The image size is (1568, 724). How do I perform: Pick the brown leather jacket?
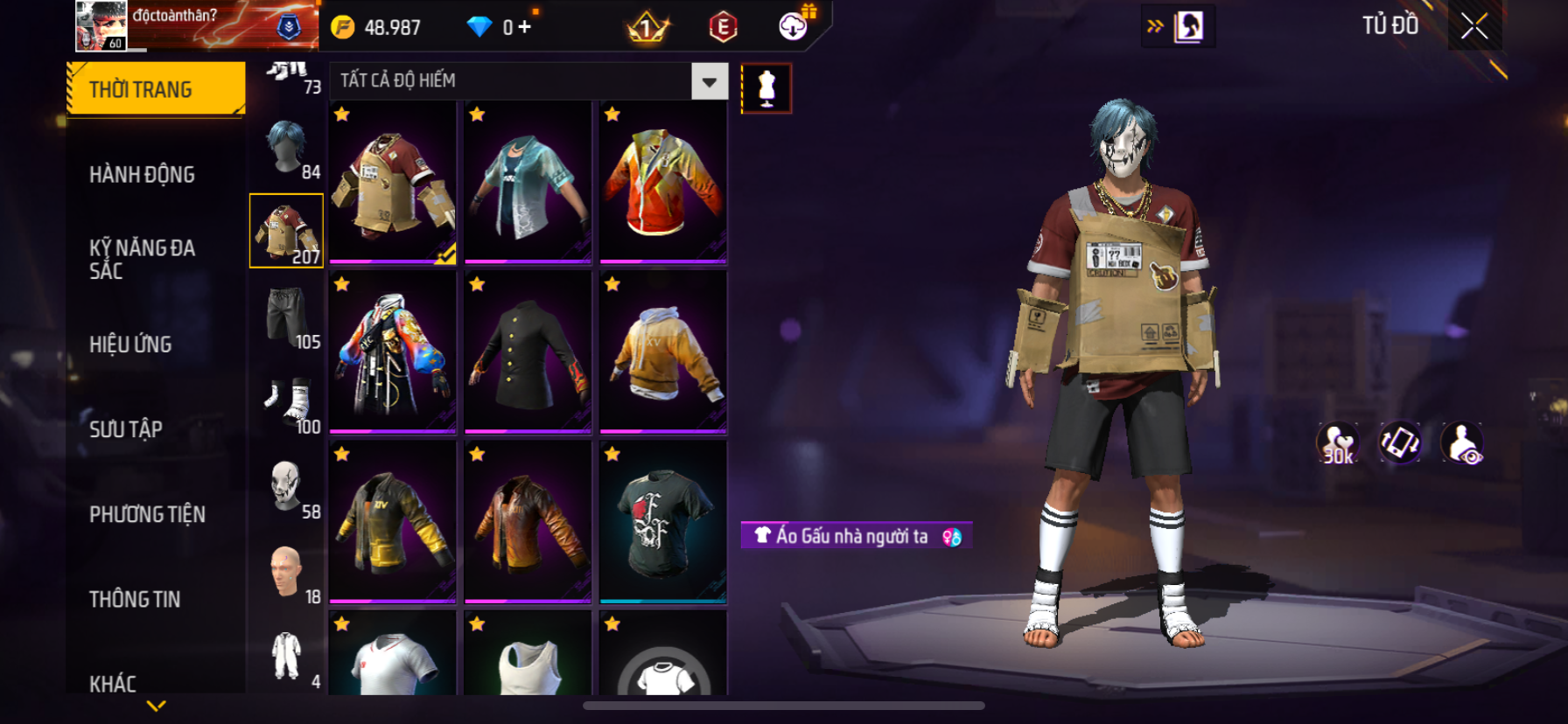528,522
